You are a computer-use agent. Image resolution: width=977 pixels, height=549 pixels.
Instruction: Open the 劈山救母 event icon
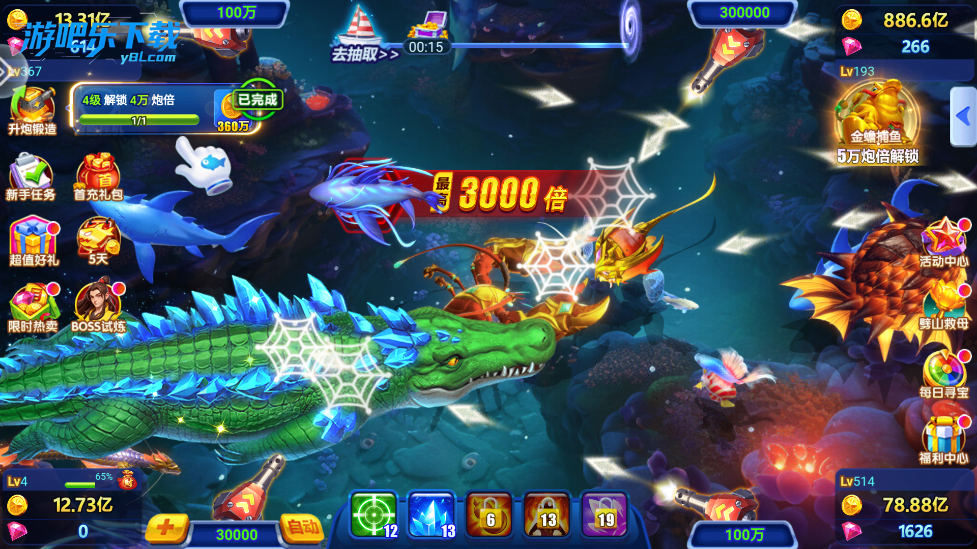pyautogui.click(x=944, y=305)
